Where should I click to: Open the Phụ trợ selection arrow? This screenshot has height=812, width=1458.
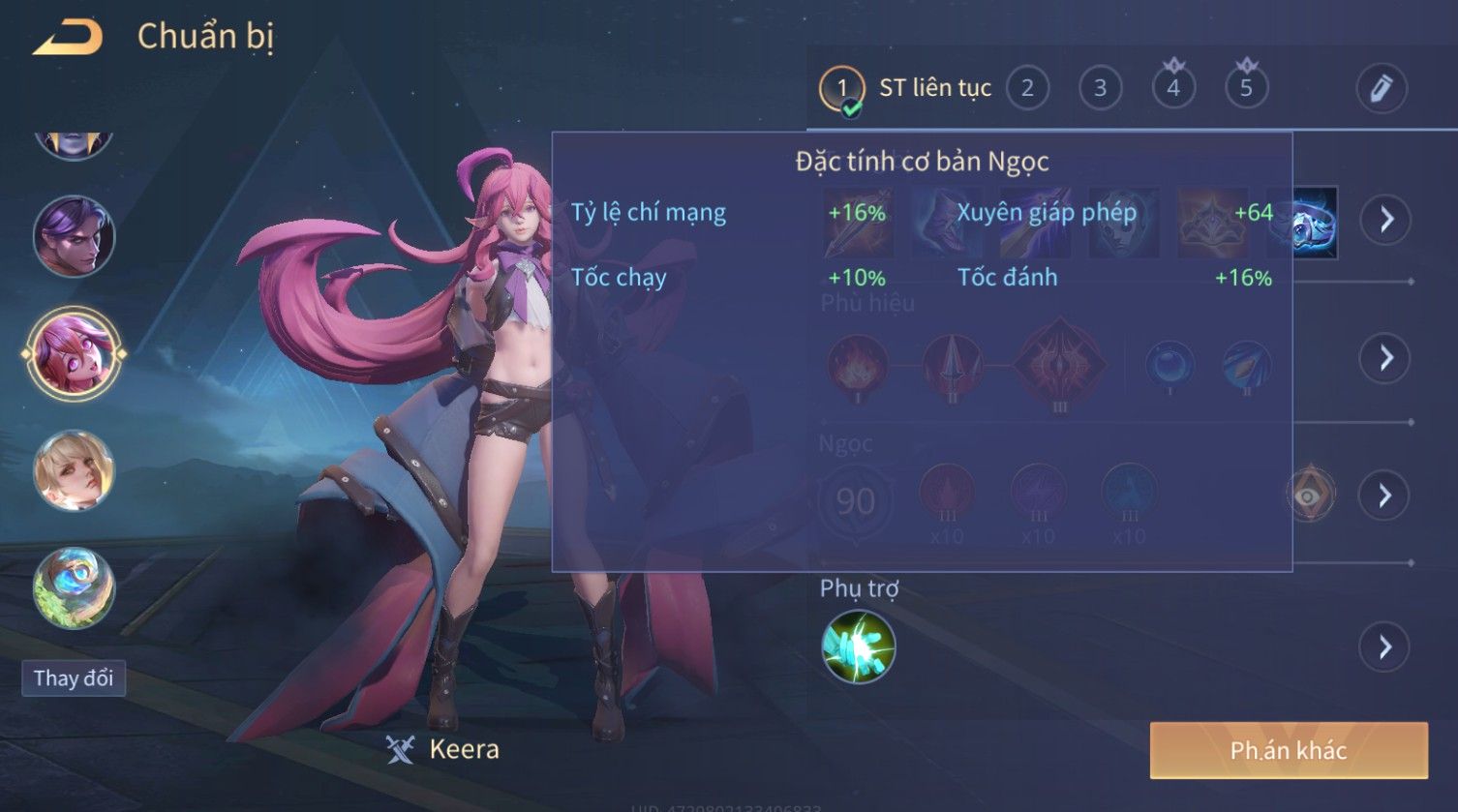1385,647
